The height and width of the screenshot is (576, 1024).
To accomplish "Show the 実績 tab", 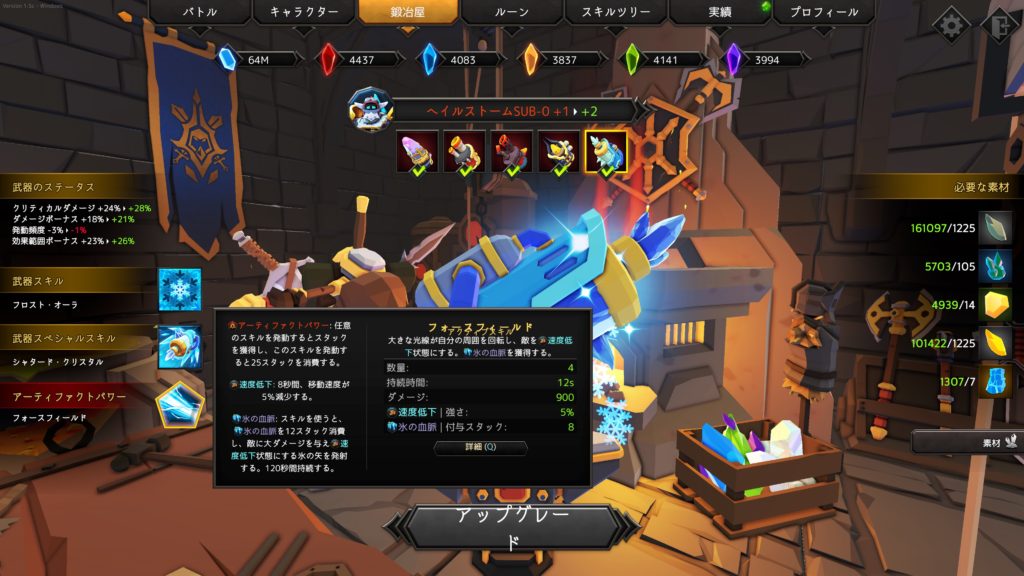I will click(x=719, y=12).
